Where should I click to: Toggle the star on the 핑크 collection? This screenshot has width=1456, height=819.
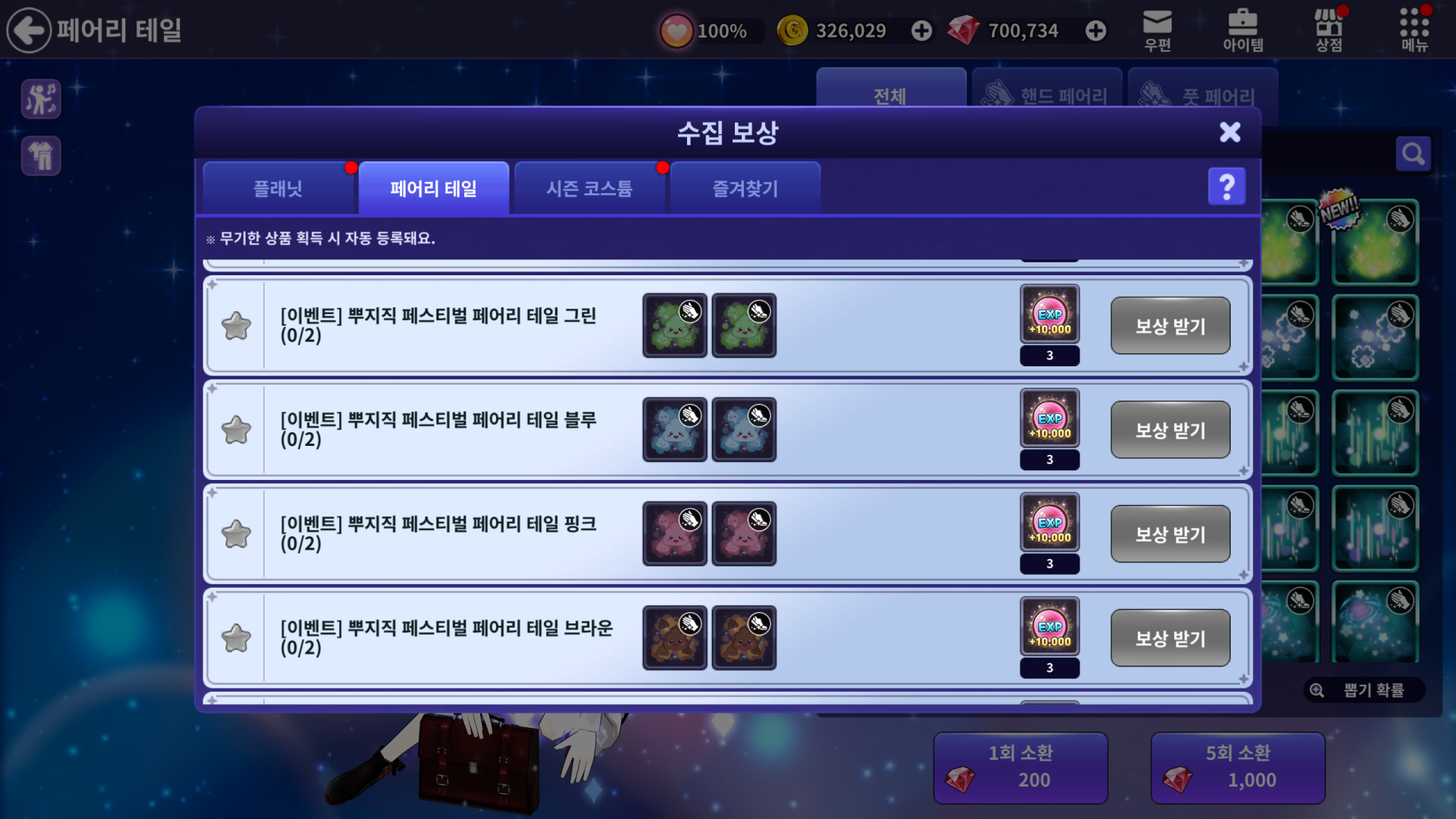(x=236, y=534)
